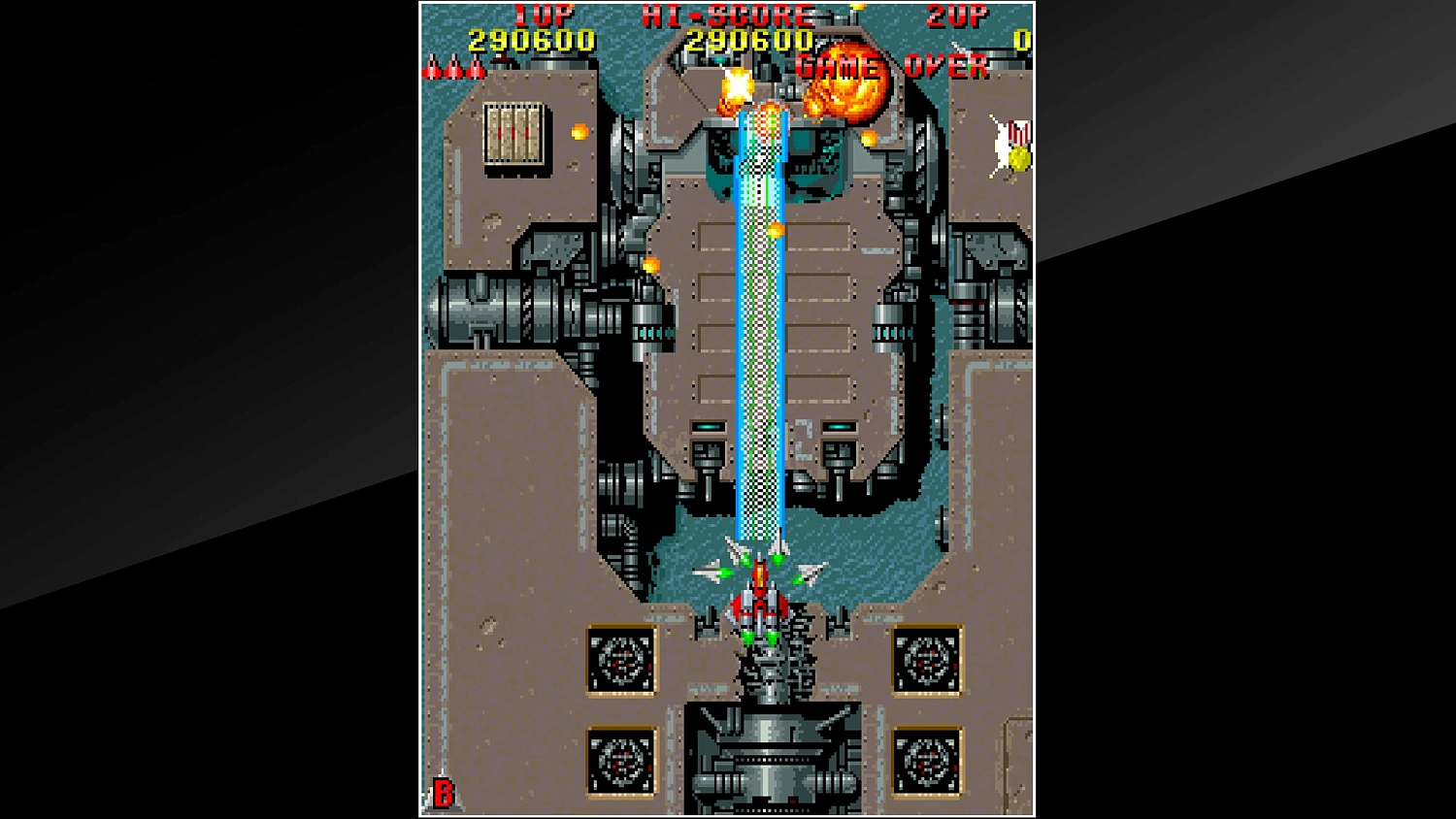Click the letter B indicator in the bottom-left corner
This screenshot has width=1456, height=819.
click(x=444, y=794)
